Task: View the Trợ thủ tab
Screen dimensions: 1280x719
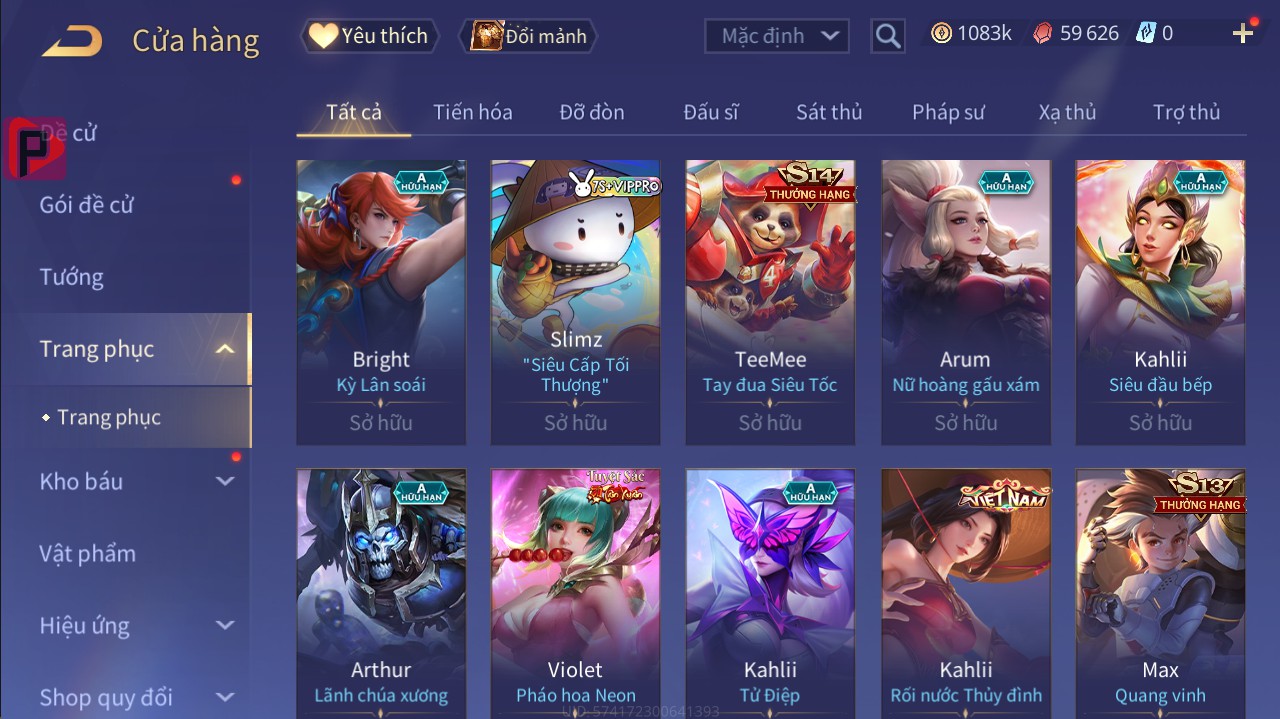Action: (1186, 112)
